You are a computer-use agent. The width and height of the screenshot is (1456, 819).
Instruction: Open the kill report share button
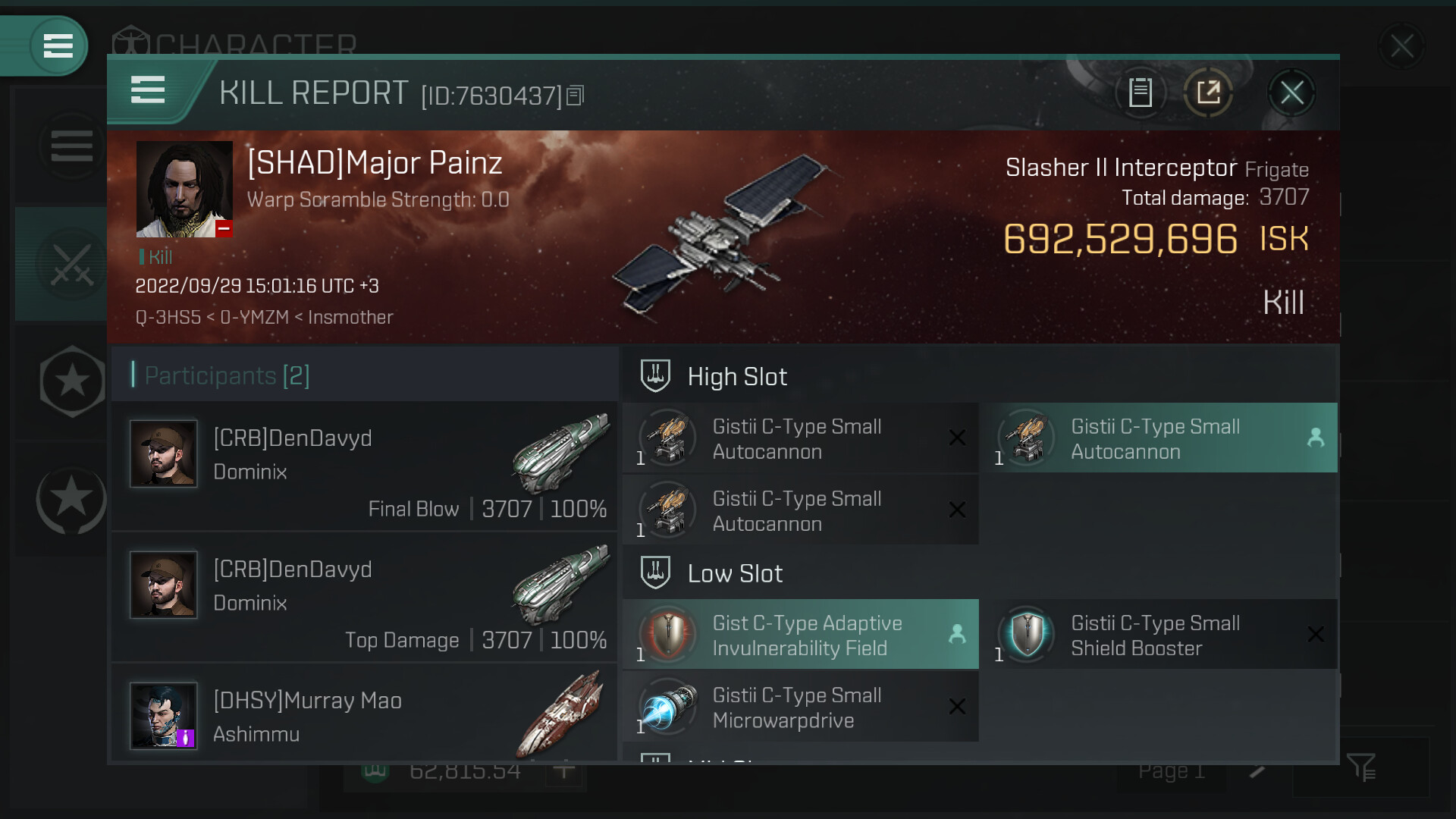tap(1208, 93)
